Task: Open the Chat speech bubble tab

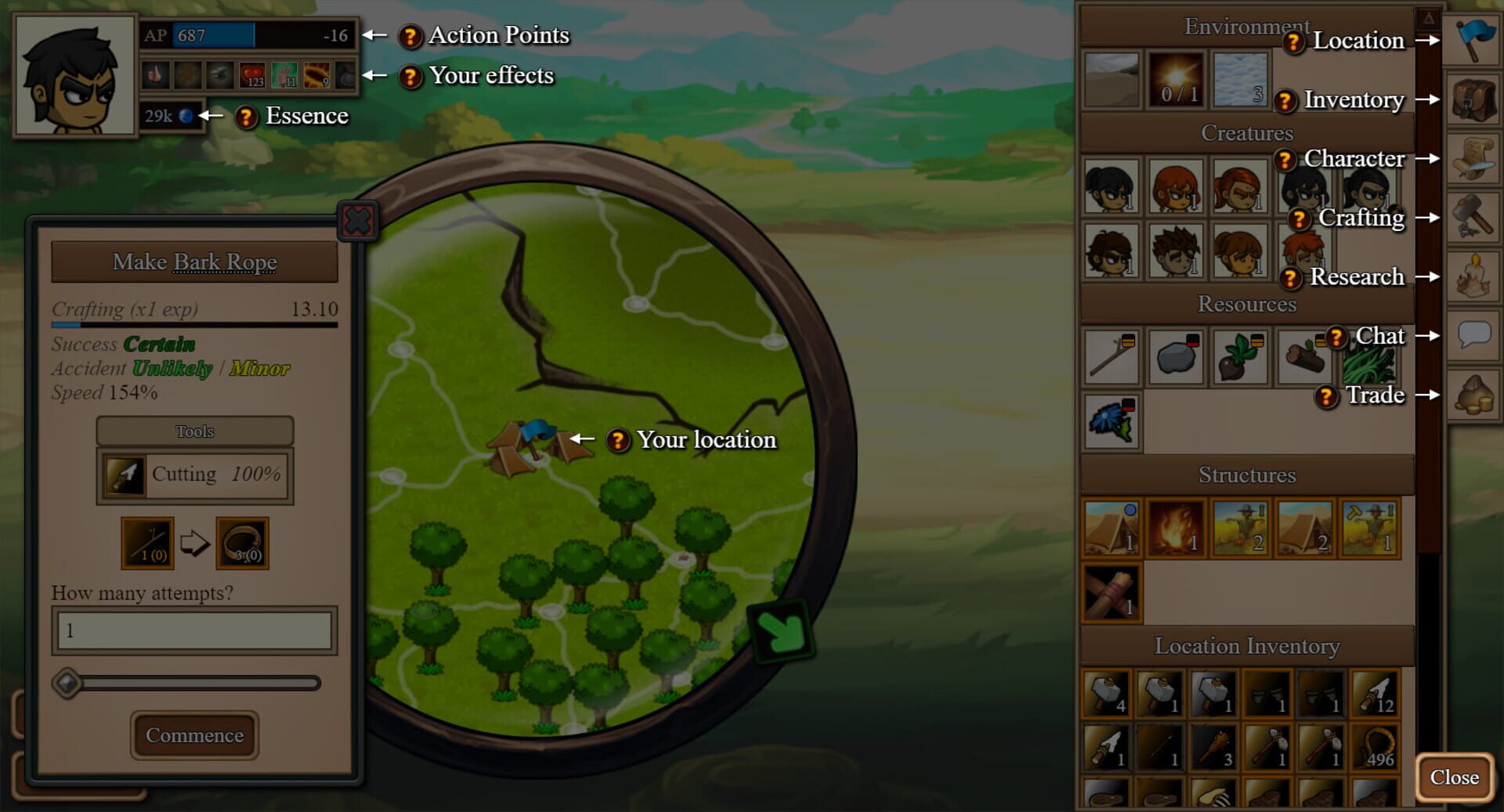Action: coord(1473,336)
